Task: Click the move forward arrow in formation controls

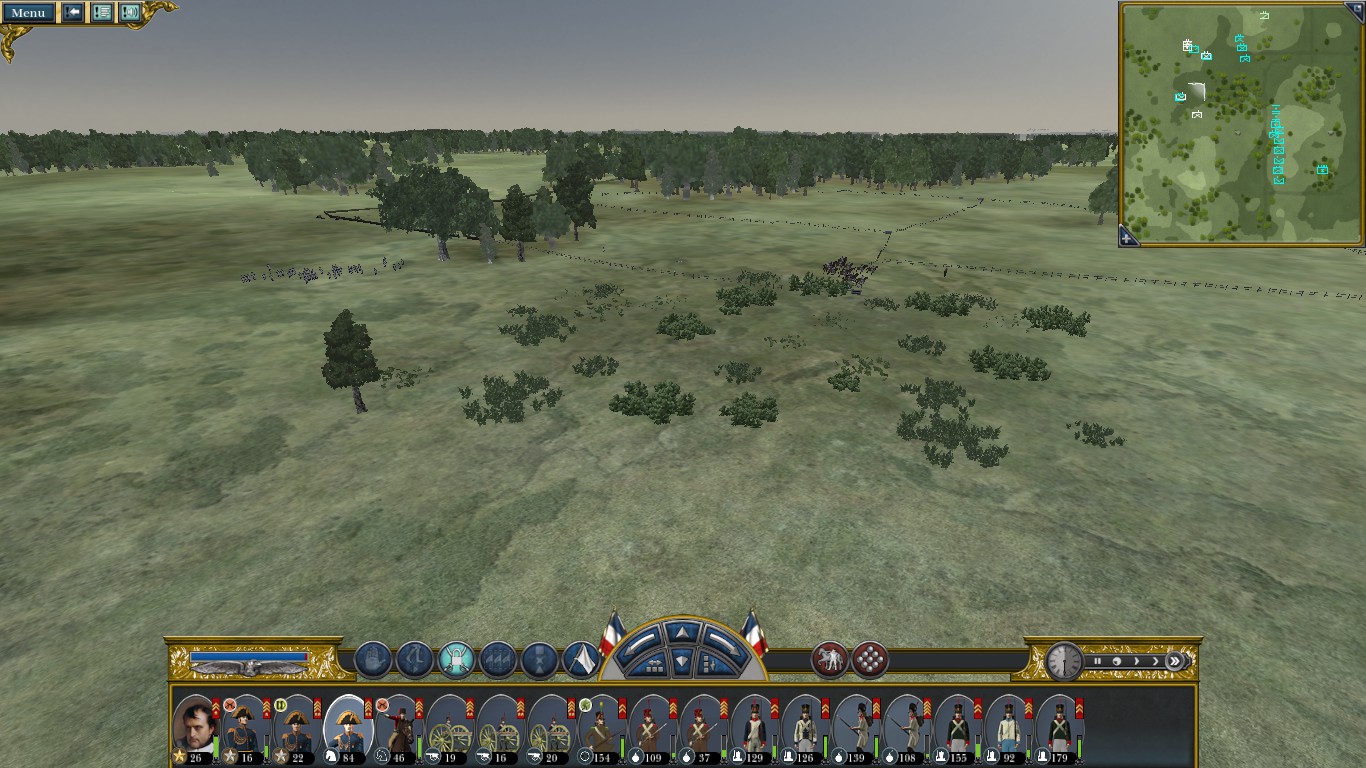Action: (x=680, y=633)
